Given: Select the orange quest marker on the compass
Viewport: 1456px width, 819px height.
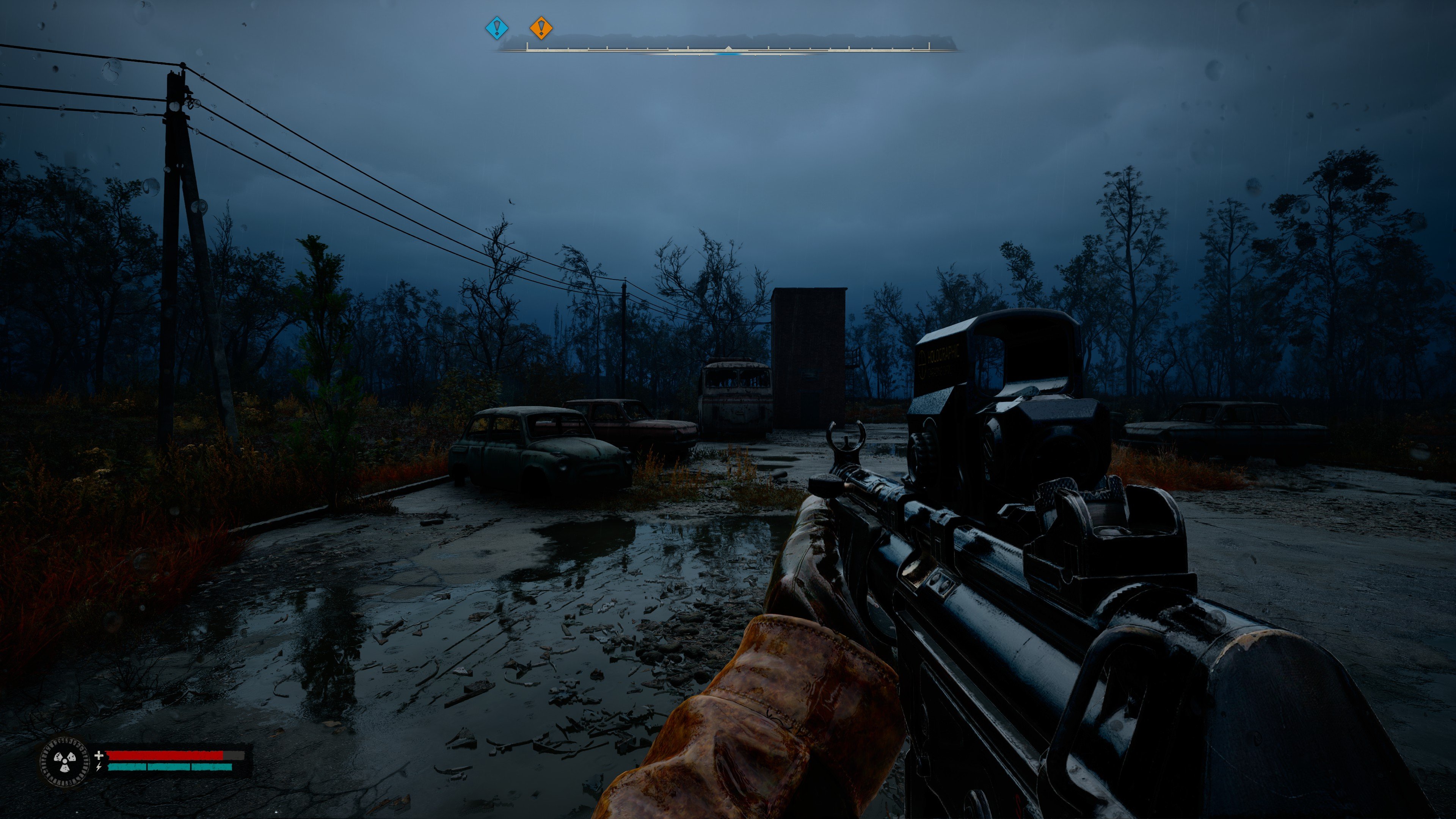Looking at the screenshot, I should click(x=541, y=27).
